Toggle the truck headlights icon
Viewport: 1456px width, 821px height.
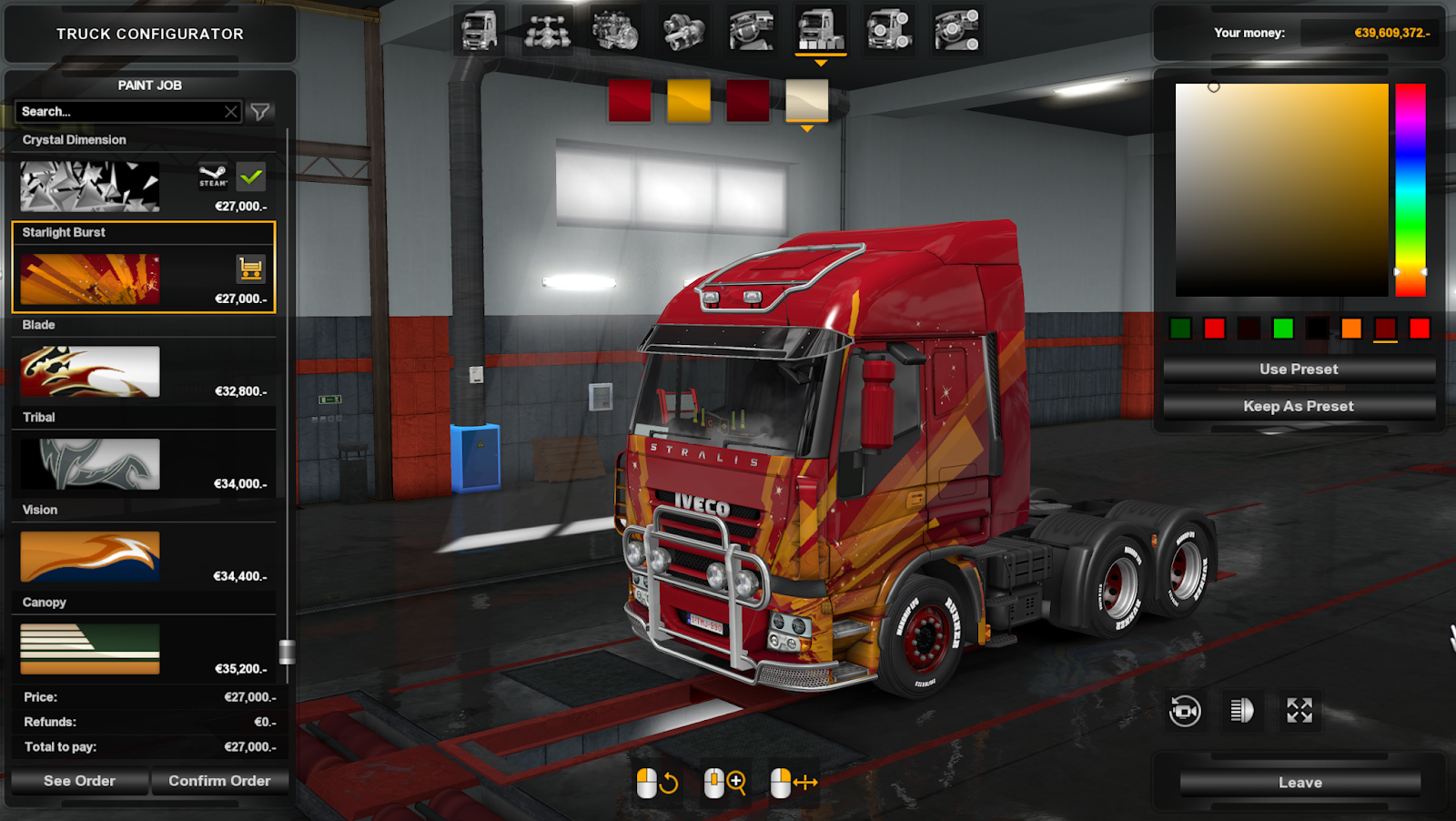pos(1242,711)
